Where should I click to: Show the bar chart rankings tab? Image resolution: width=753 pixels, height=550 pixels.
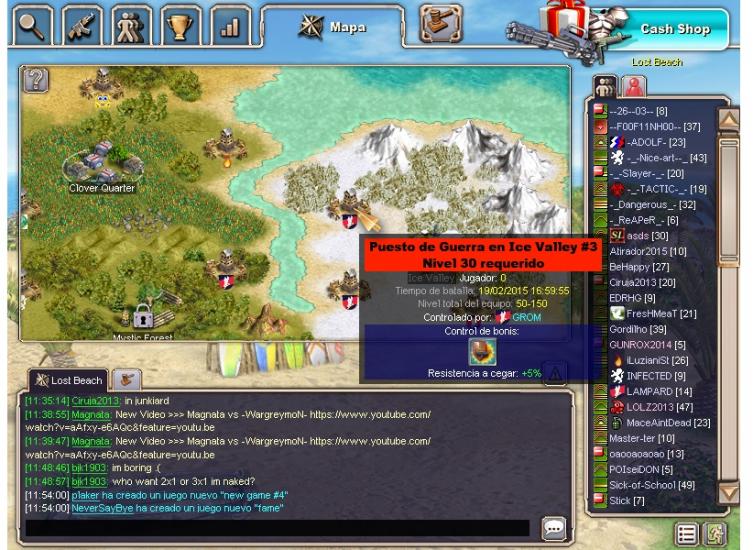[232, 25]
